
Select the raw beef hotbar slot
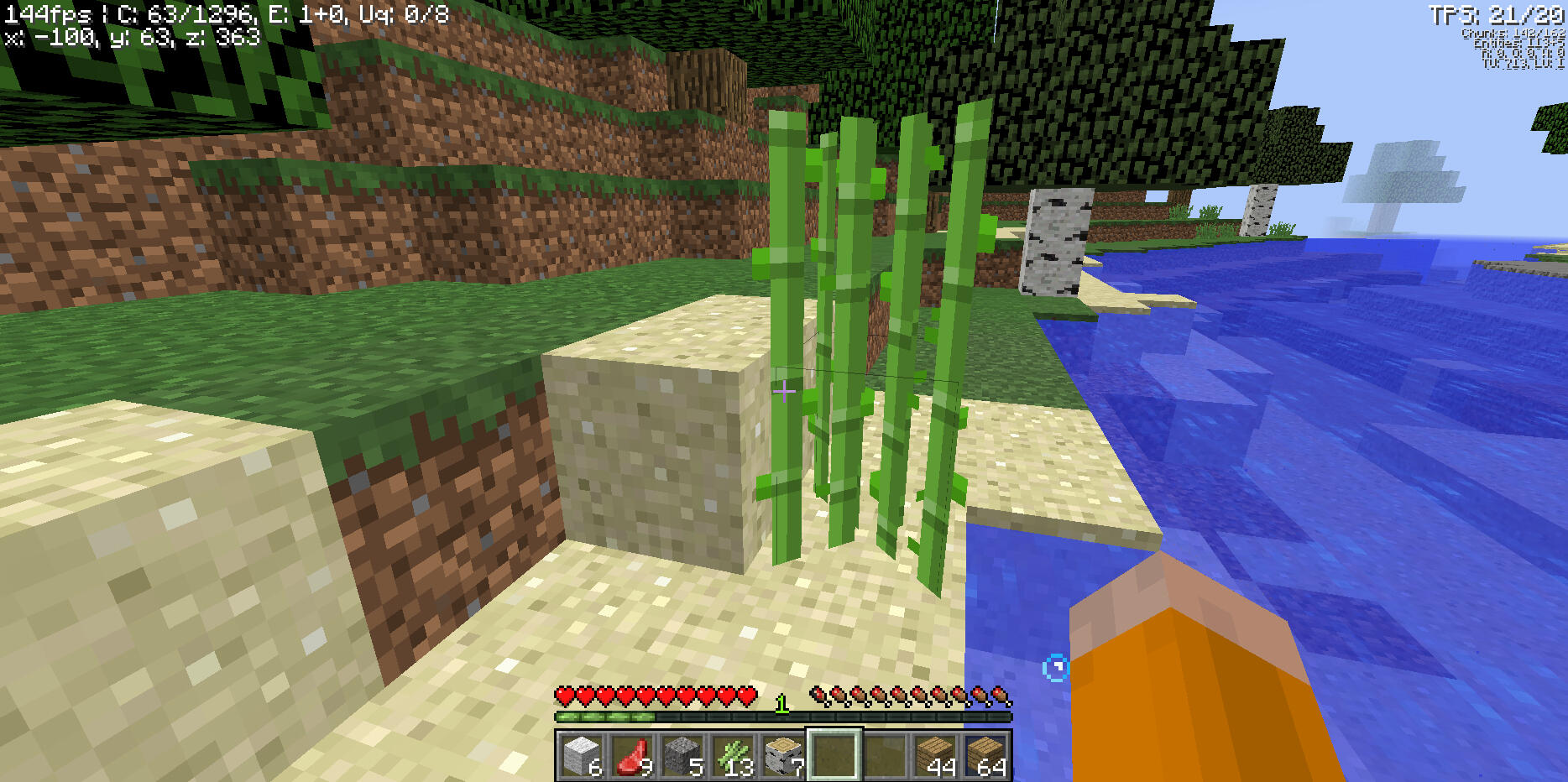[x=632, y=755]
